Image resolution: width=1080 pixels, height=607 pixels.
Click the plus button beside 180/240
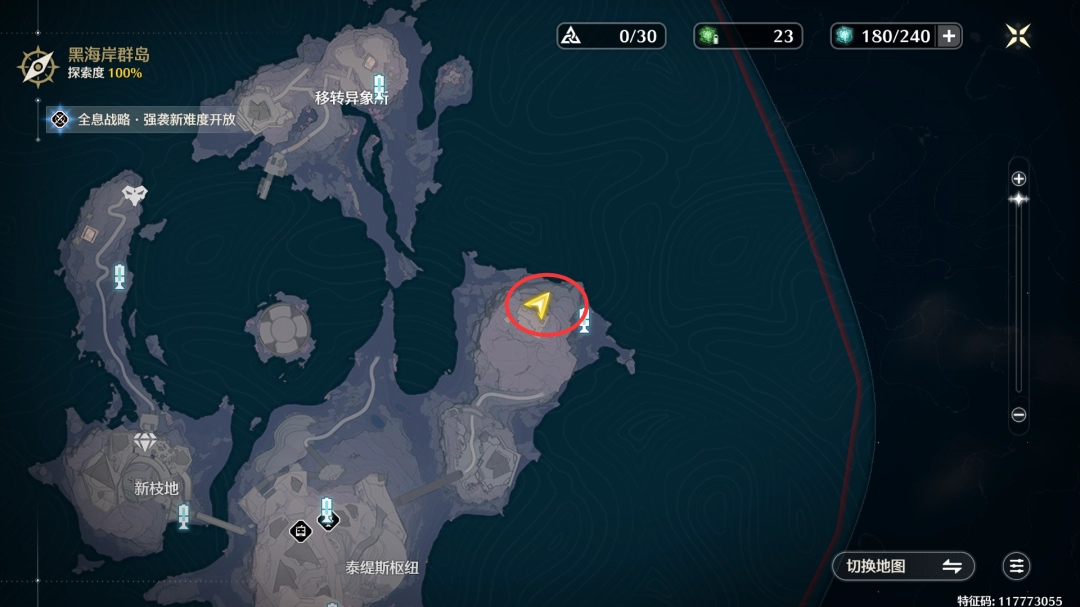point(949,36)
